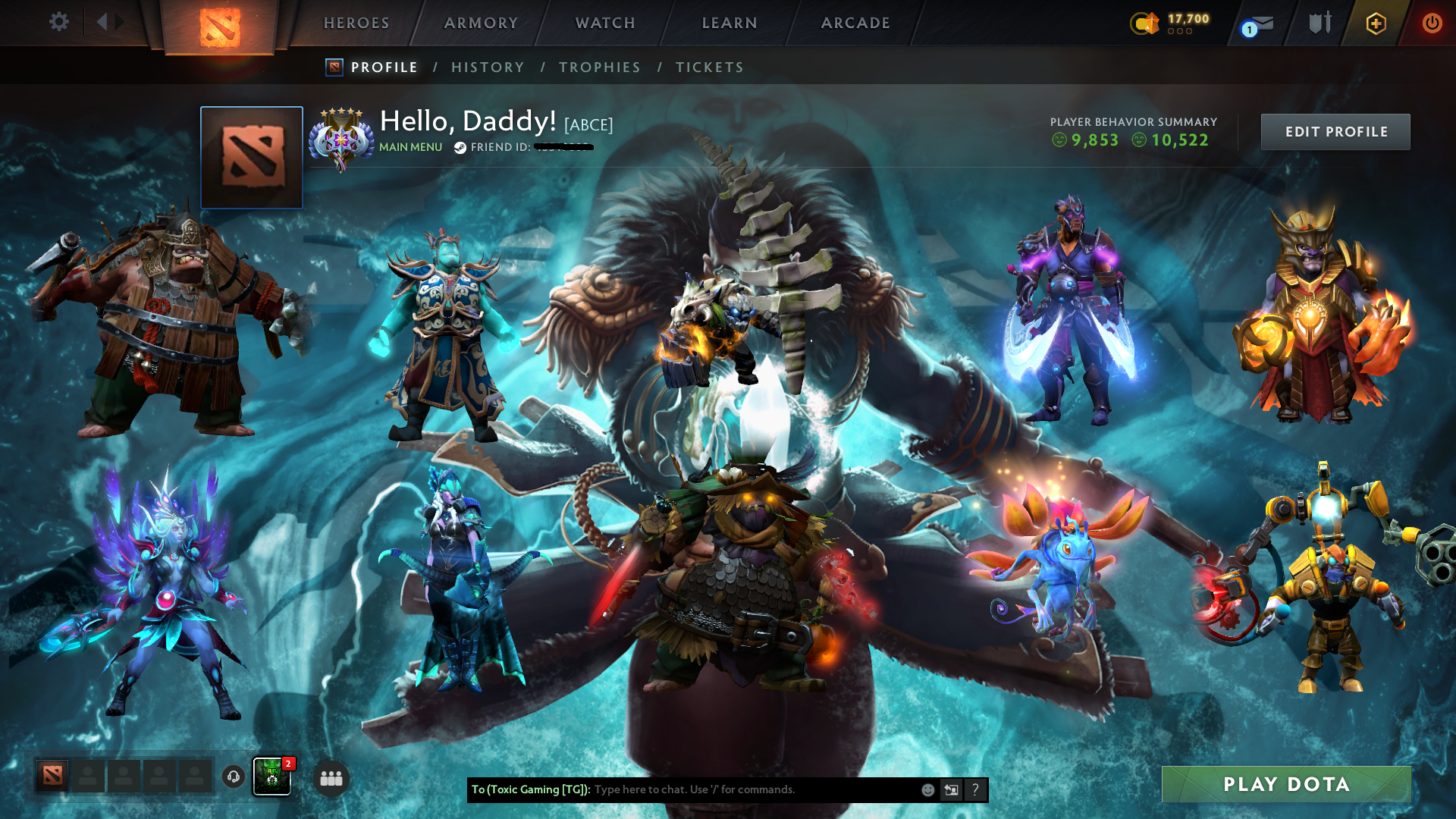This screenshot has width=1456, height=819.
Task: Click the chat help question mark
Action: 975,789
